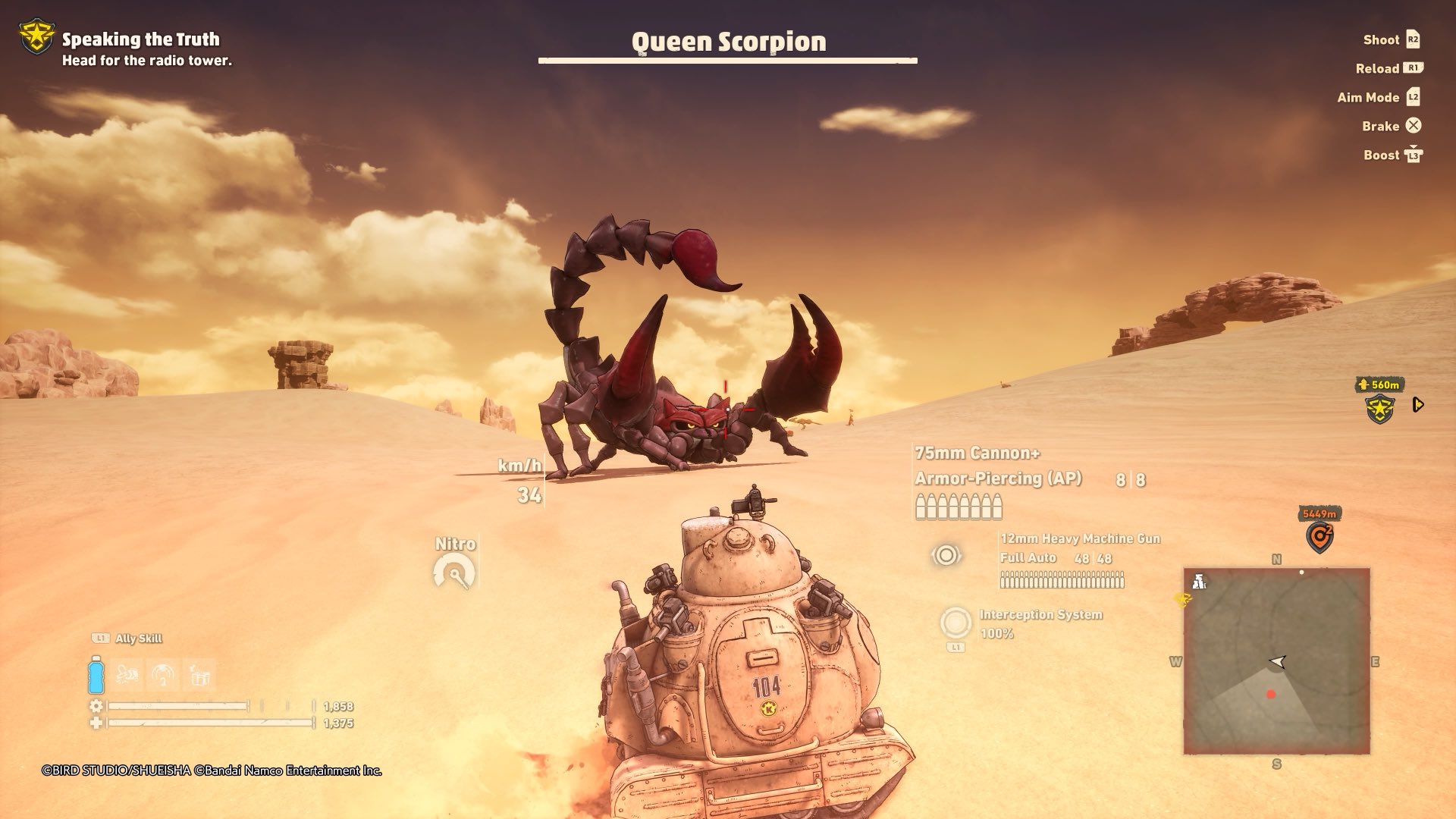The image size is (1456, 819).
Task: Use the gift box ally skill
Action: coord(199,675)
